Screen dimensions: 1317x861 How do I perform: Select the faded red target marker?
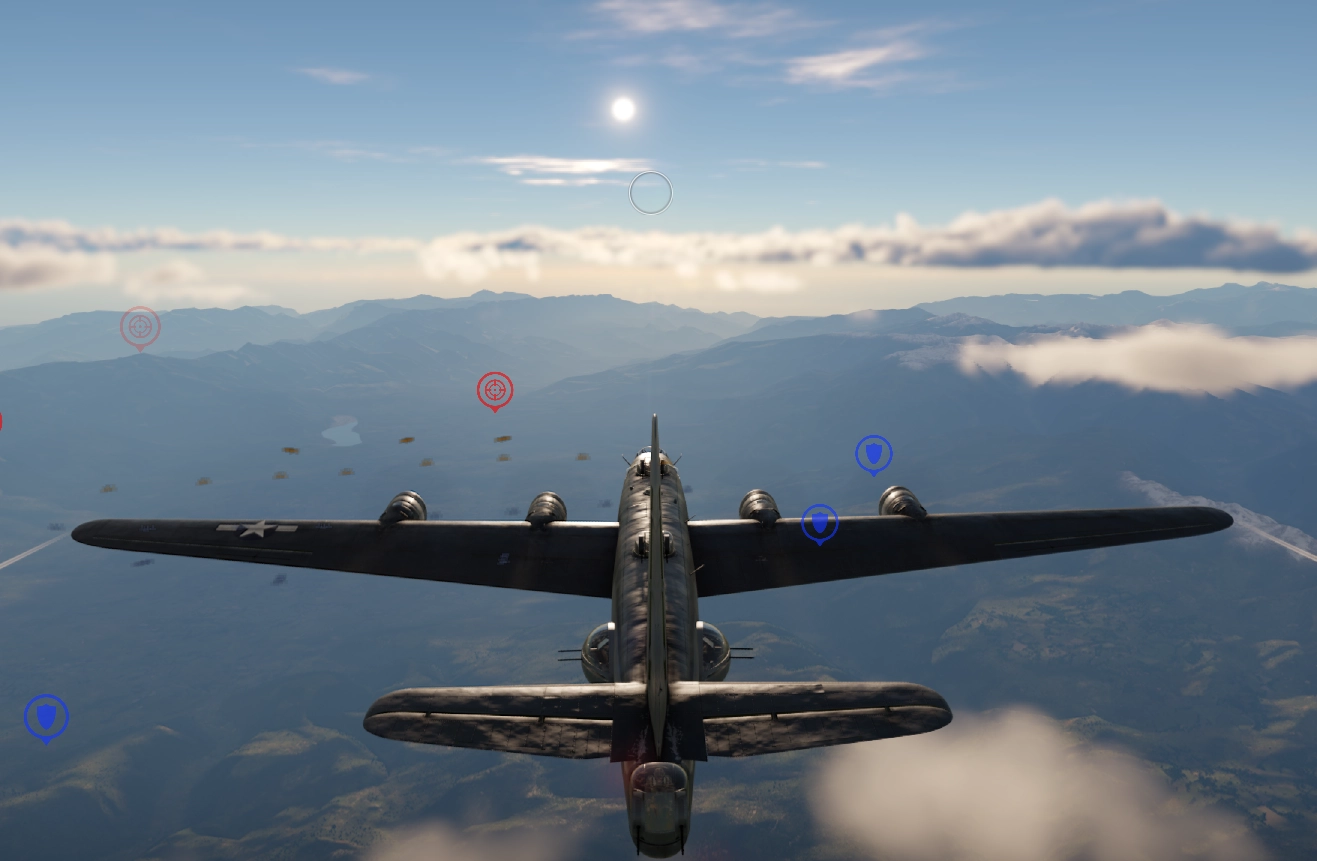click(140, 326)
